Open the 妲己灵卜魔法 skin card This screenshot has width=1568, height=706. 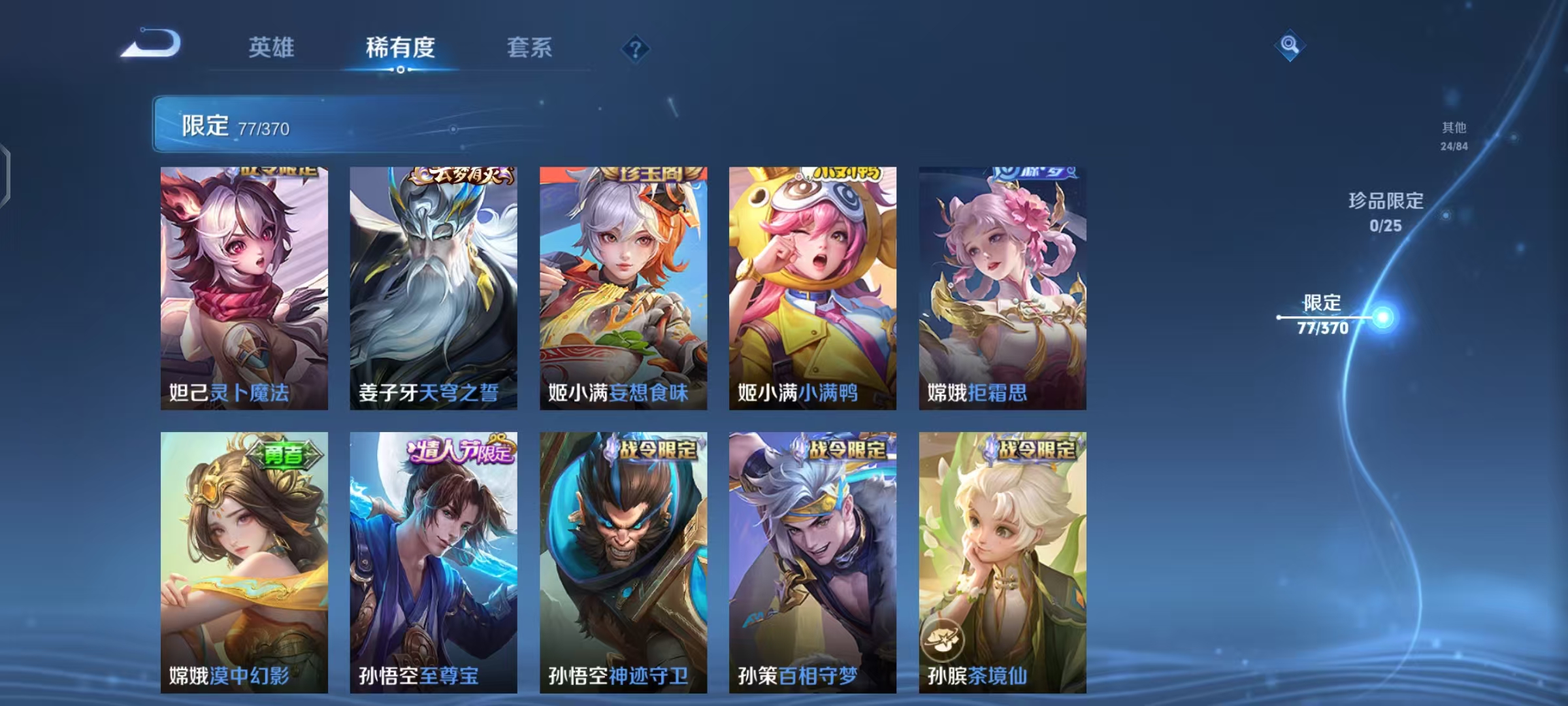pyautogui.click(x=243, y=284)
